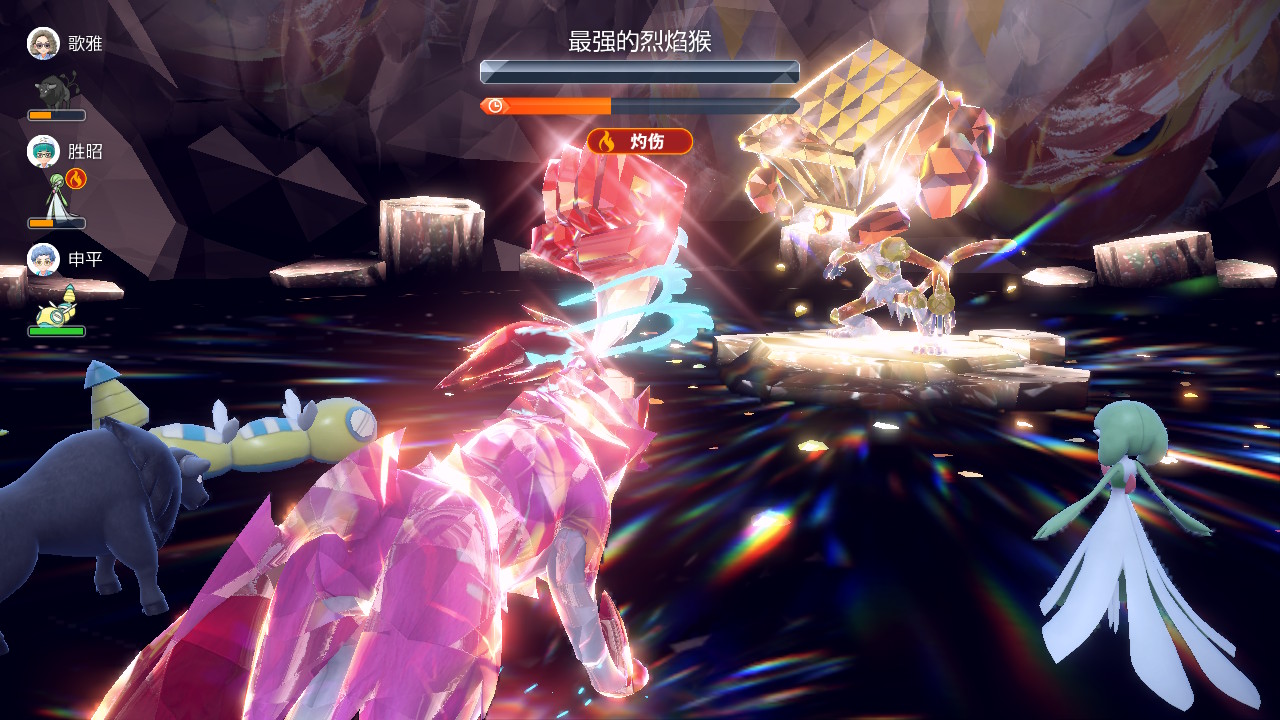Screen dimensions: 1280x720
Task: Choose 申平's trainer portrait
Action: tap(43, 260)
